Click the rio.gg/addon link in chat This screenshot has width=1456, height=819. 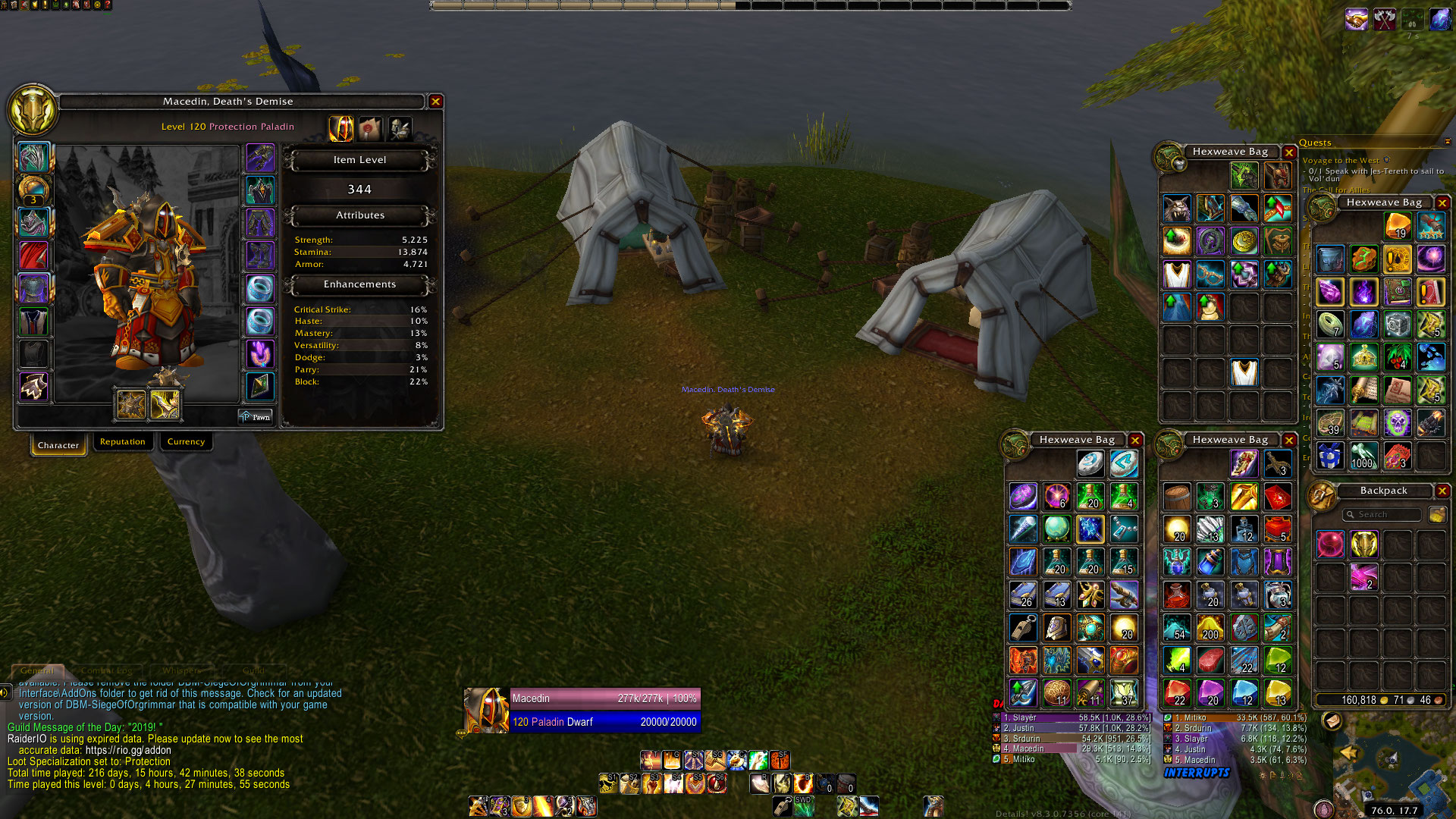[128, 750]
